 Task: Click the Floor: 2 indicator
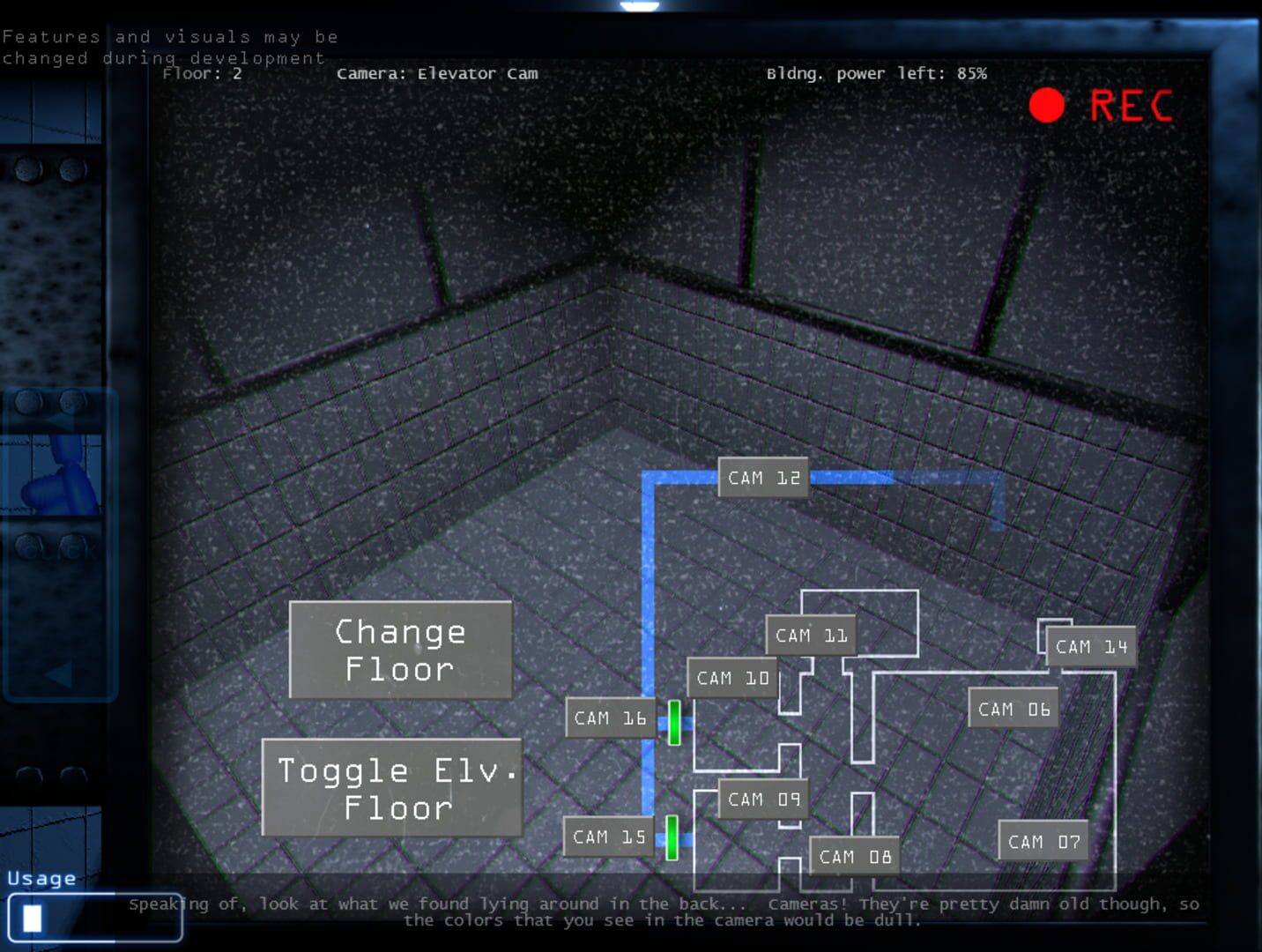pos(202,73)
